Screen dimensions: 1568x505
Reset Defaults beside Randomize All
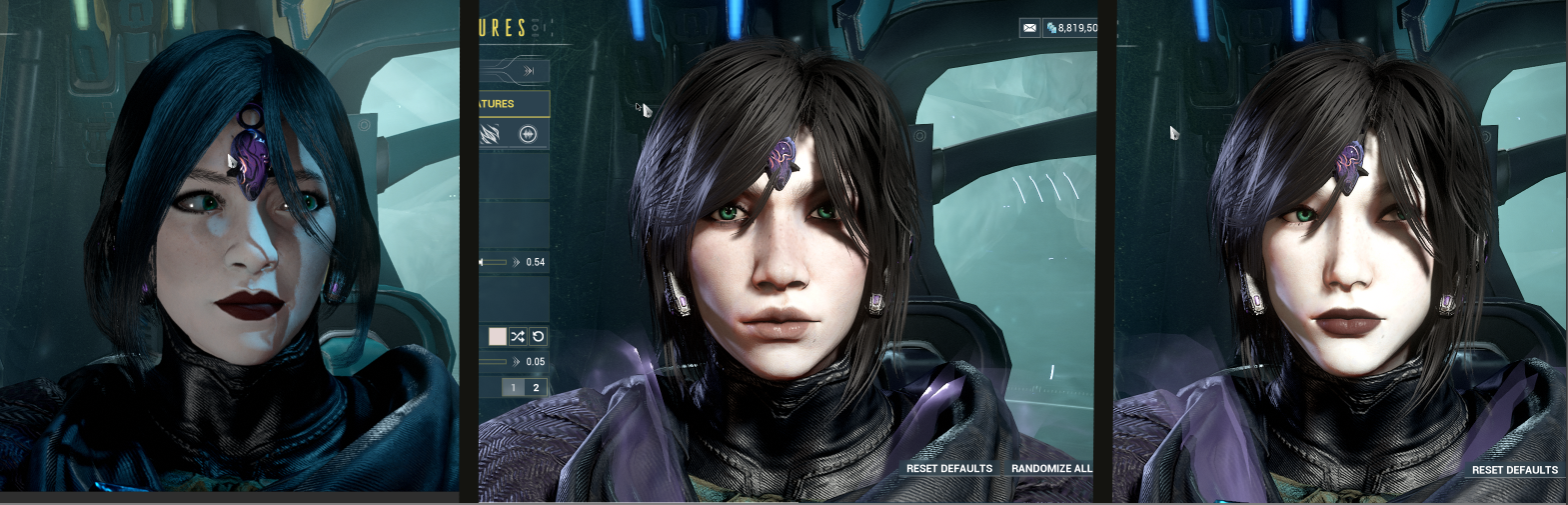(948, 468)
